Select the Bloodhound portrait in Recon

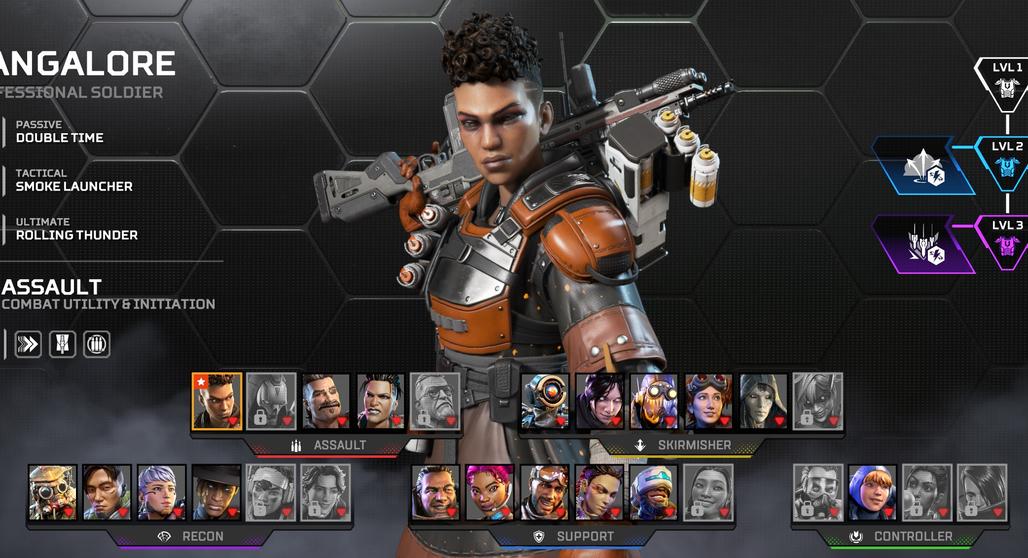pos(53,492)
